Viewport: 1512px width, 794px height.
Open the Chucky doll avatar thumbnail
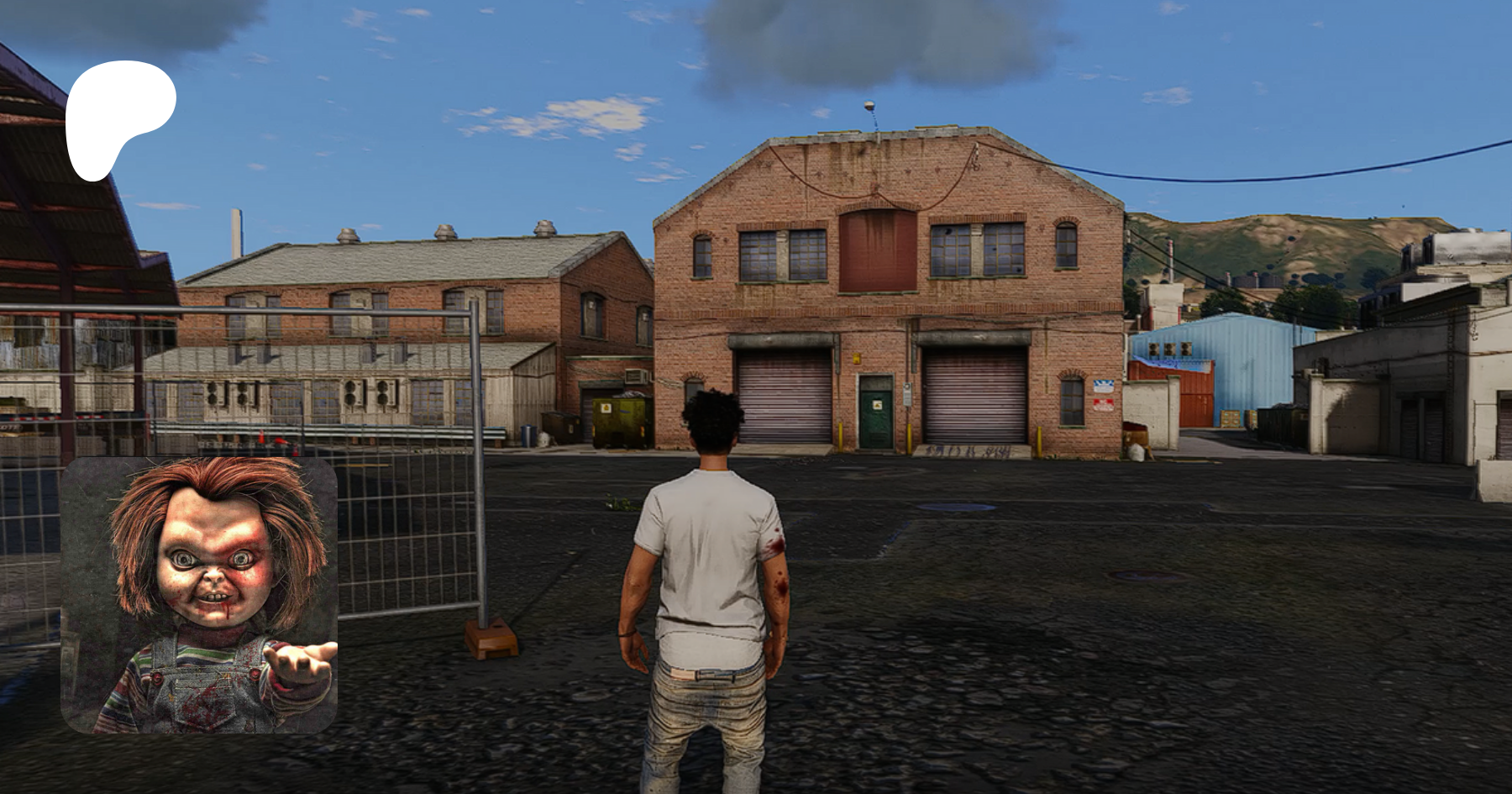click(199, 594)
